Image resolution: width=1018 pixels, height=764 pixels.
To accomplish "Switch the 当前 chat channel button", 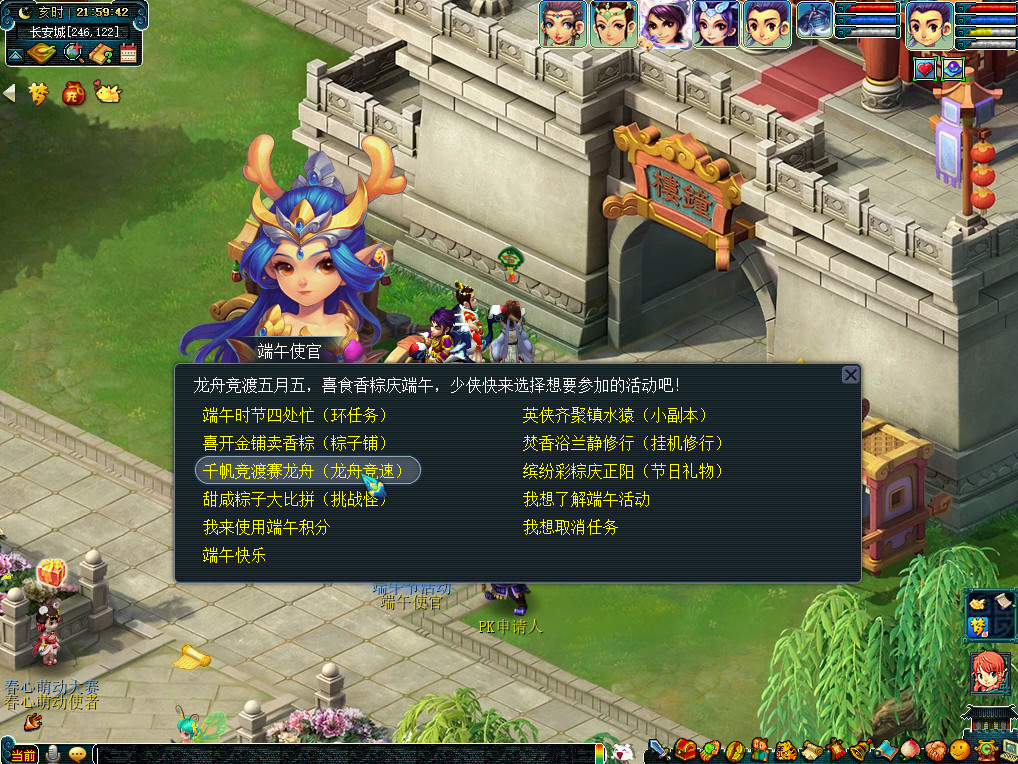I will point(22,755).
